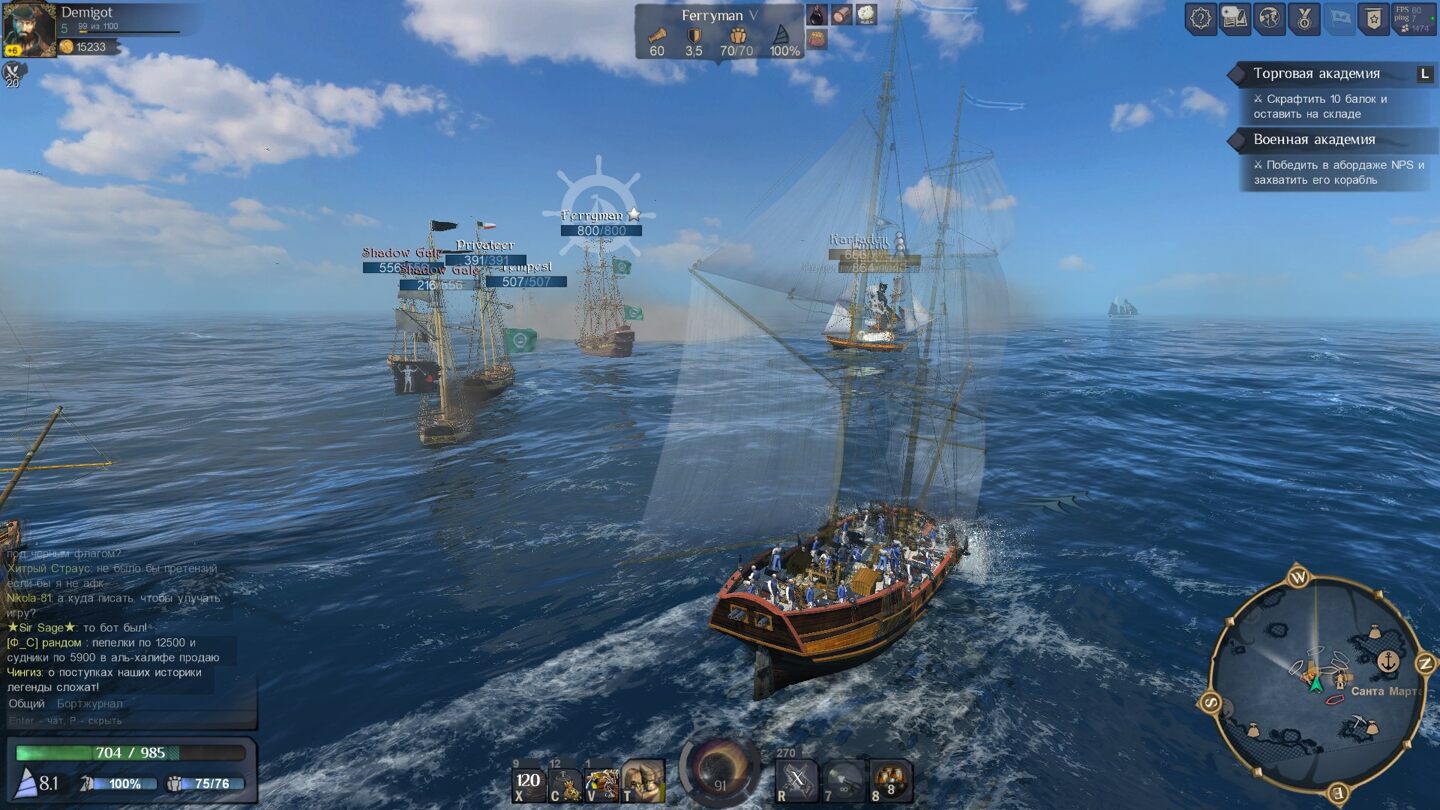1440x810 pixels.
Task: Open the medal achievements icon
Action: click(x=1304, y=19)
